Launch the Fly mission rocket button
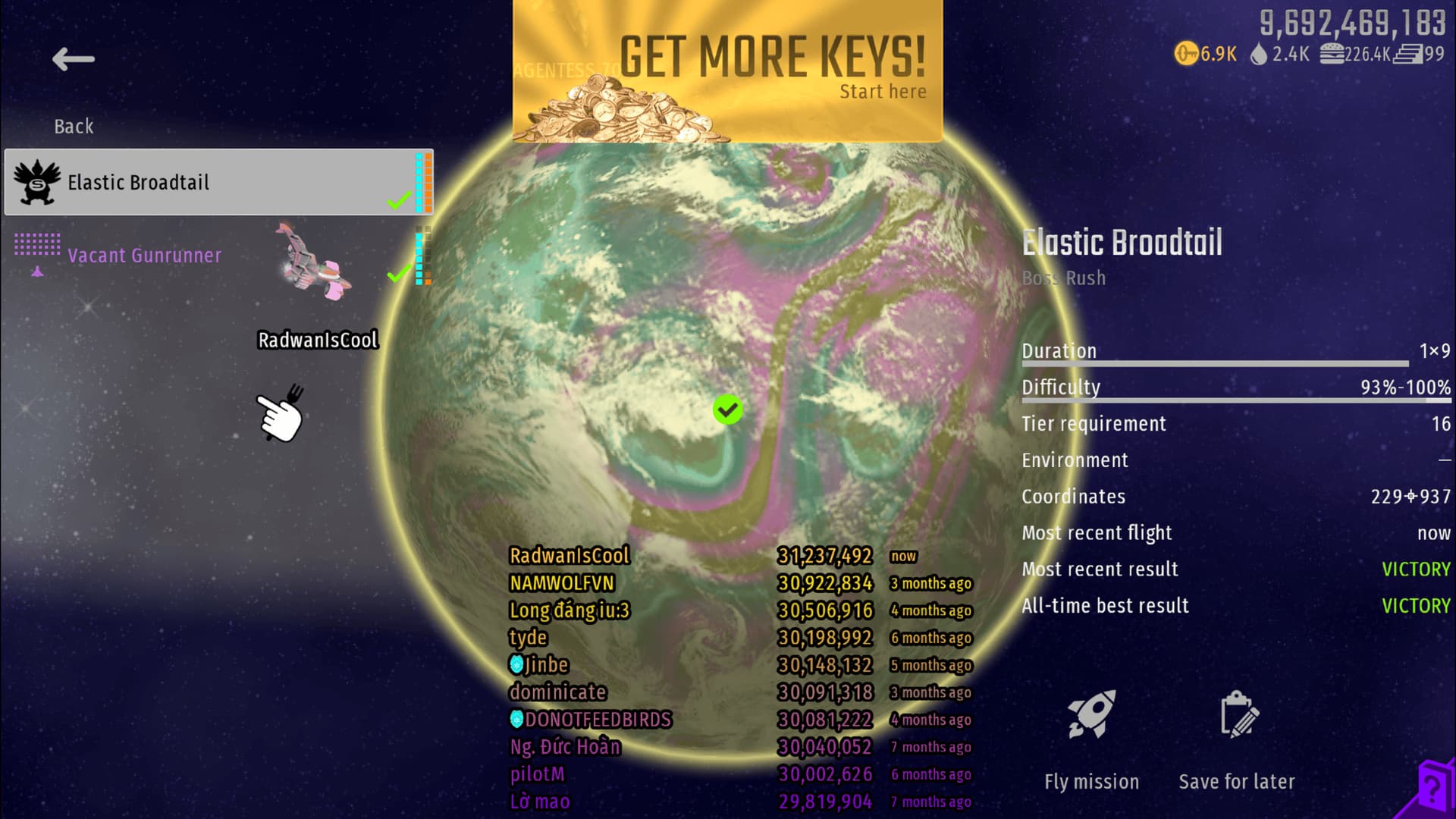1456x819 pixels. [x=1091, y=716]
